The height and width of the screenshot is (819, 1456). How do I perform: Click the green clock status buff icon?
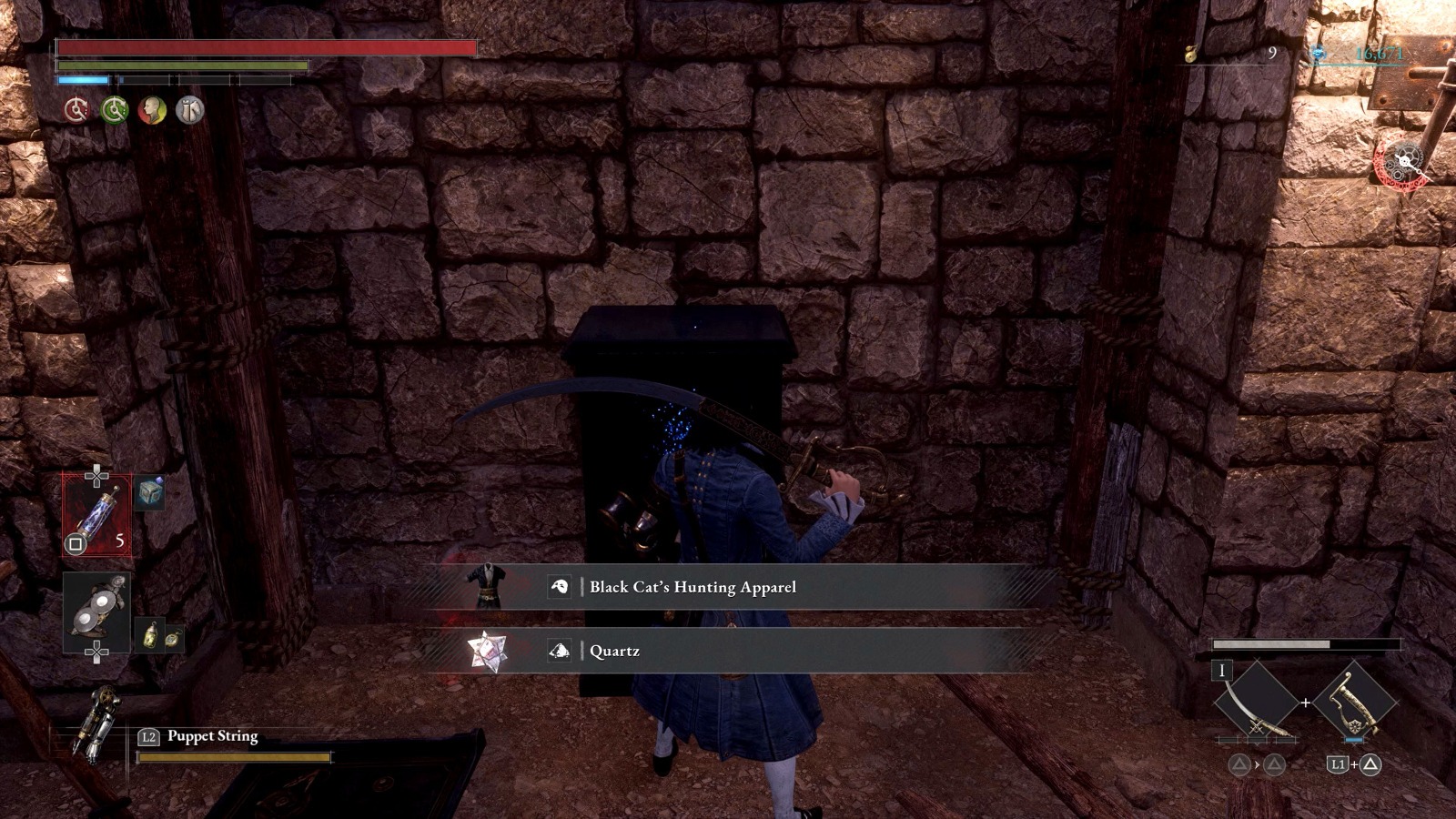[x=115, y=110]
